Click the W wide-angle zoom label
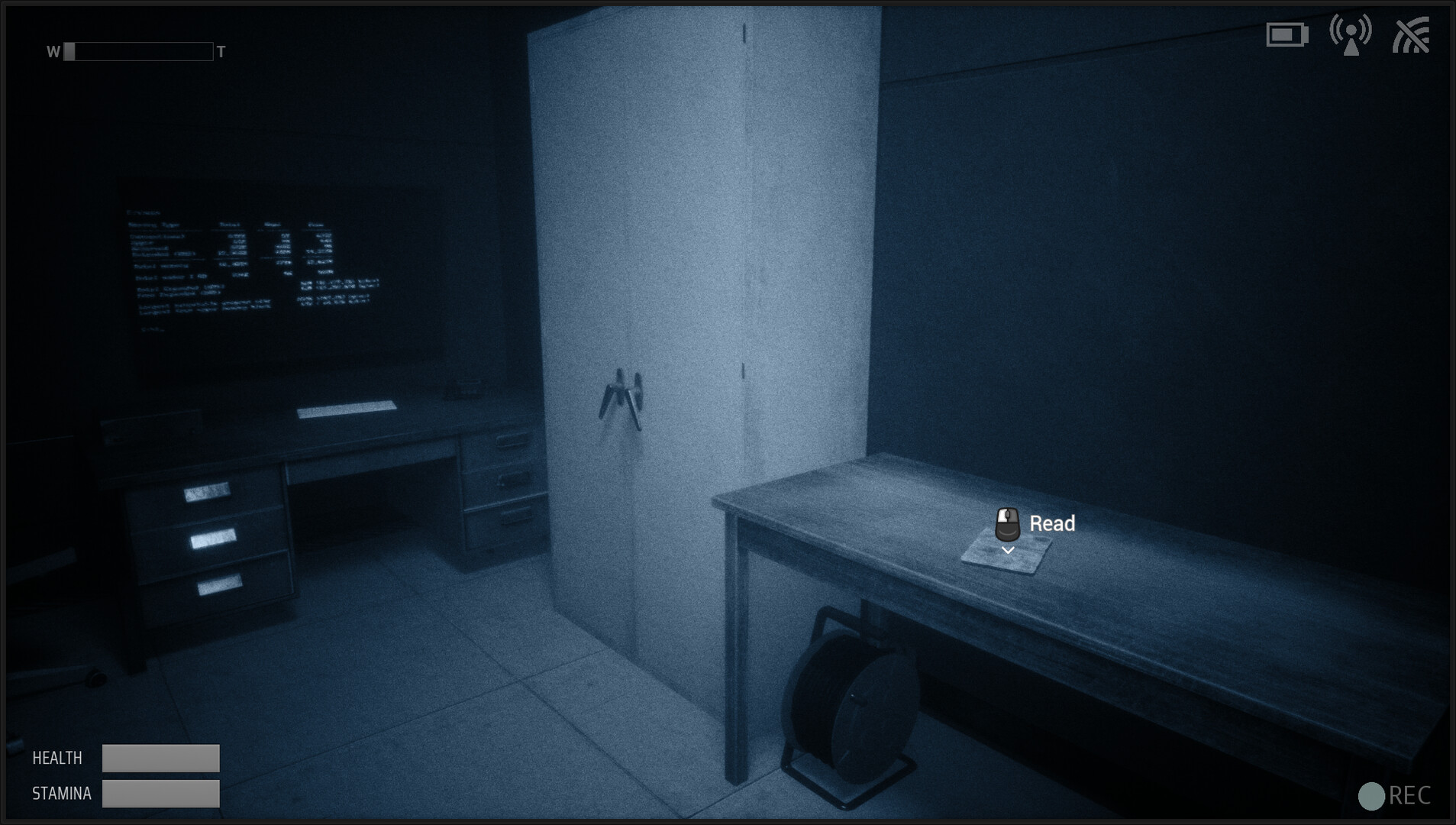The width and height of the screenshot is (1456, 825). click(52, 52)
